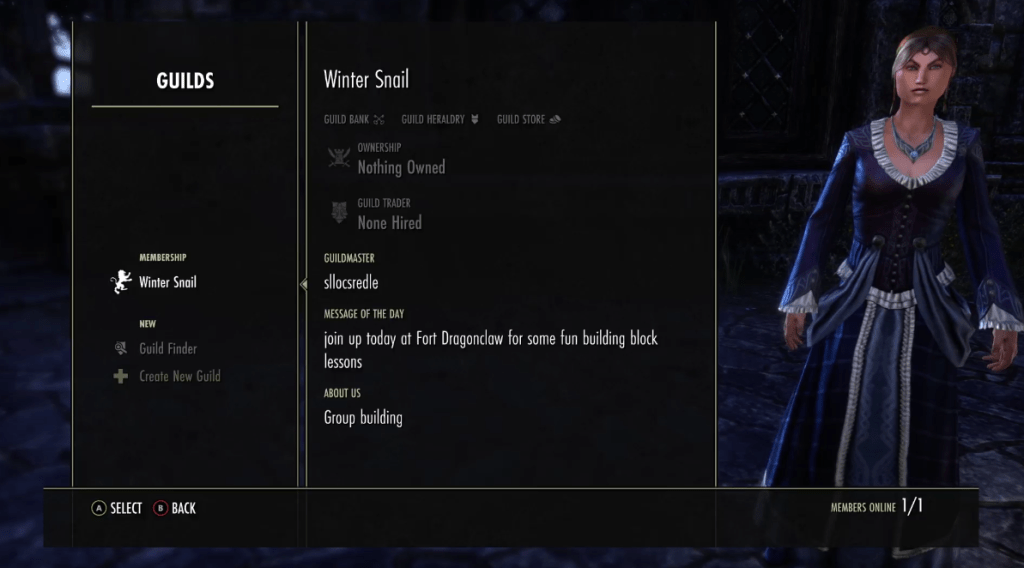Open the Guild Bank section
The image size is (1024, 568).
pos(353,120)
